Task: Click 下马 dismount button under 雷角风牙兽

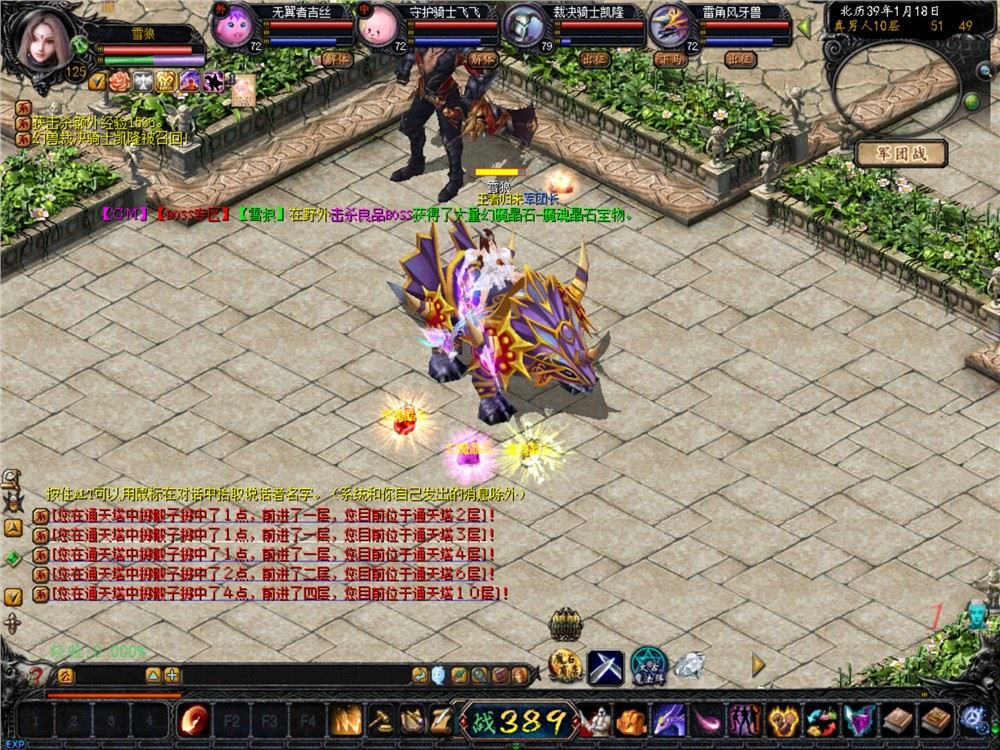Action: click(668, 58)
